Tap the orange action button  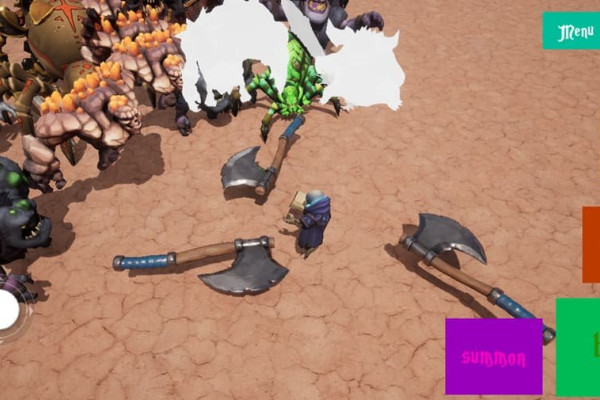pyautogui.click(x=592, y=244)
